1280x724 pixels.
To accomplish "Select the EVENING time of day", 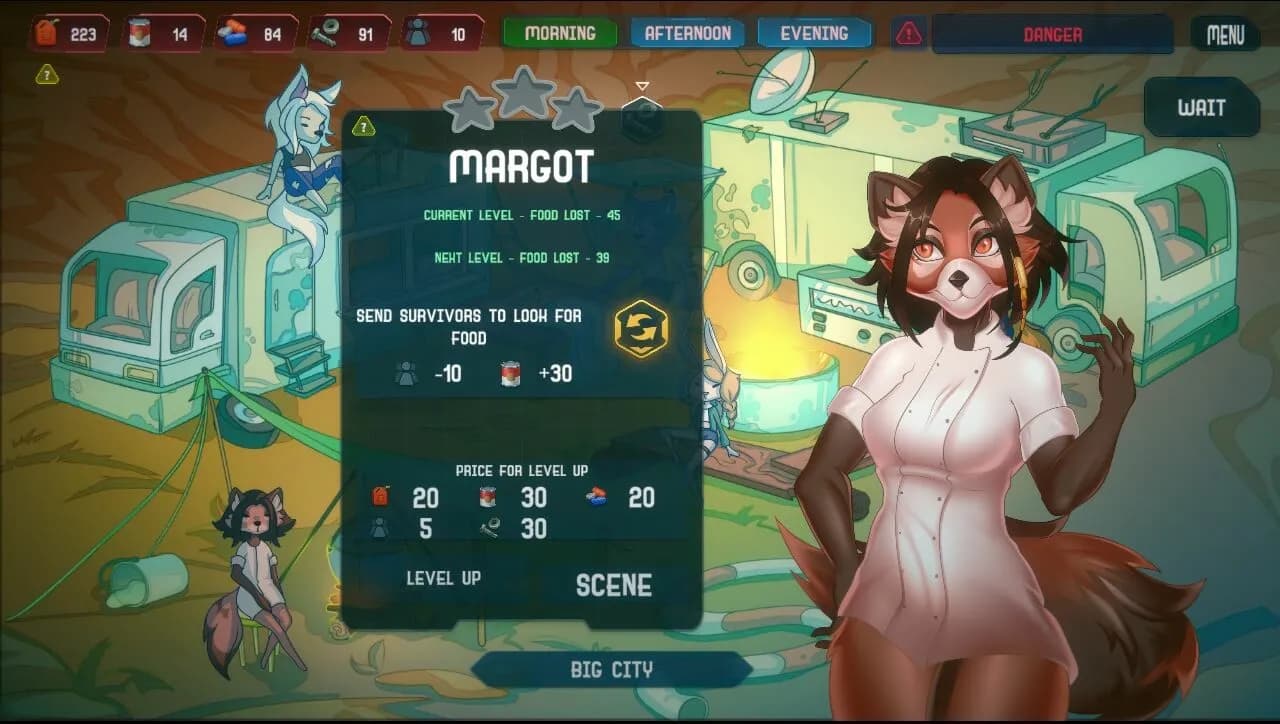I will tap(814, 32).
